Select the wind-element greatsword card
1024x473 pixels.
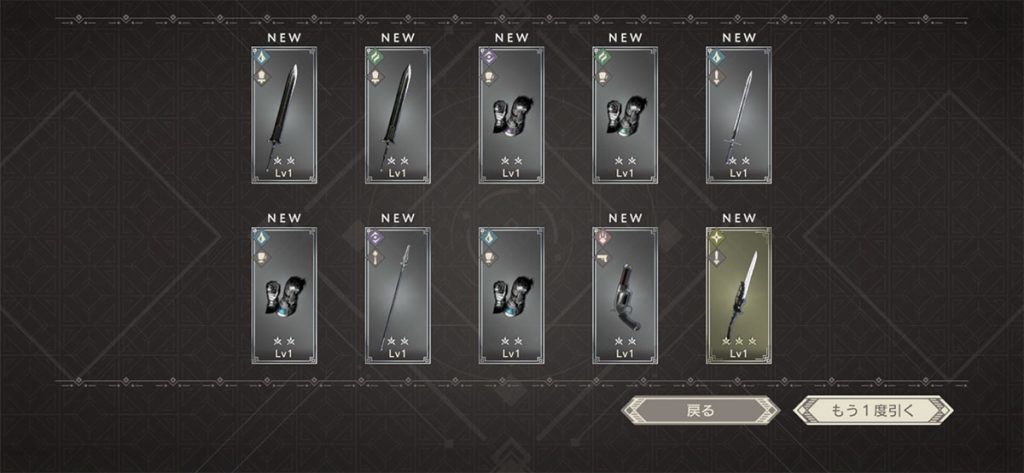click(x=398, y=115)
